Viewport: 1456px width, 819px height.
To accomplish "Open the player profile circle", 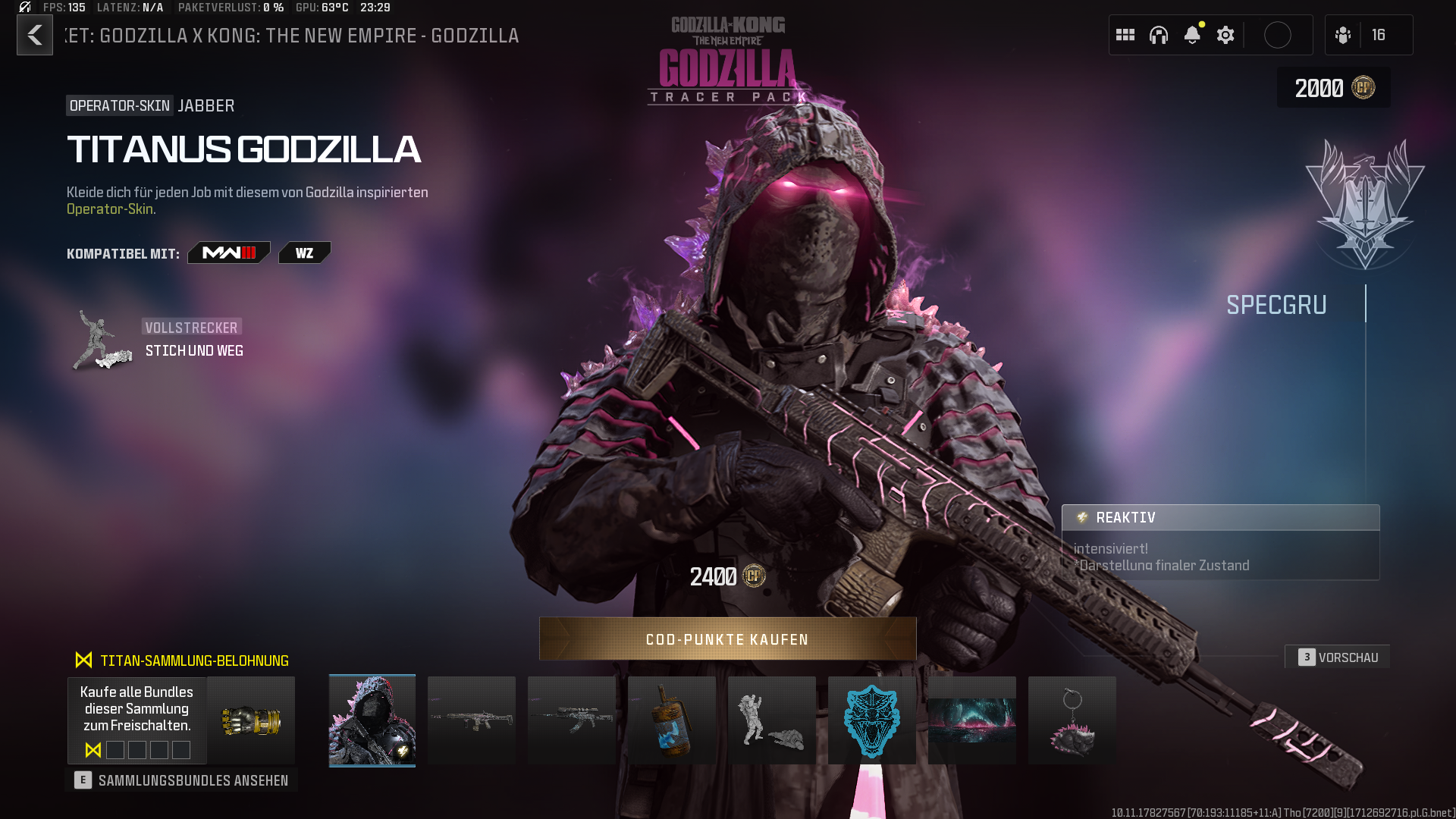I will [x=1278, y=35].
